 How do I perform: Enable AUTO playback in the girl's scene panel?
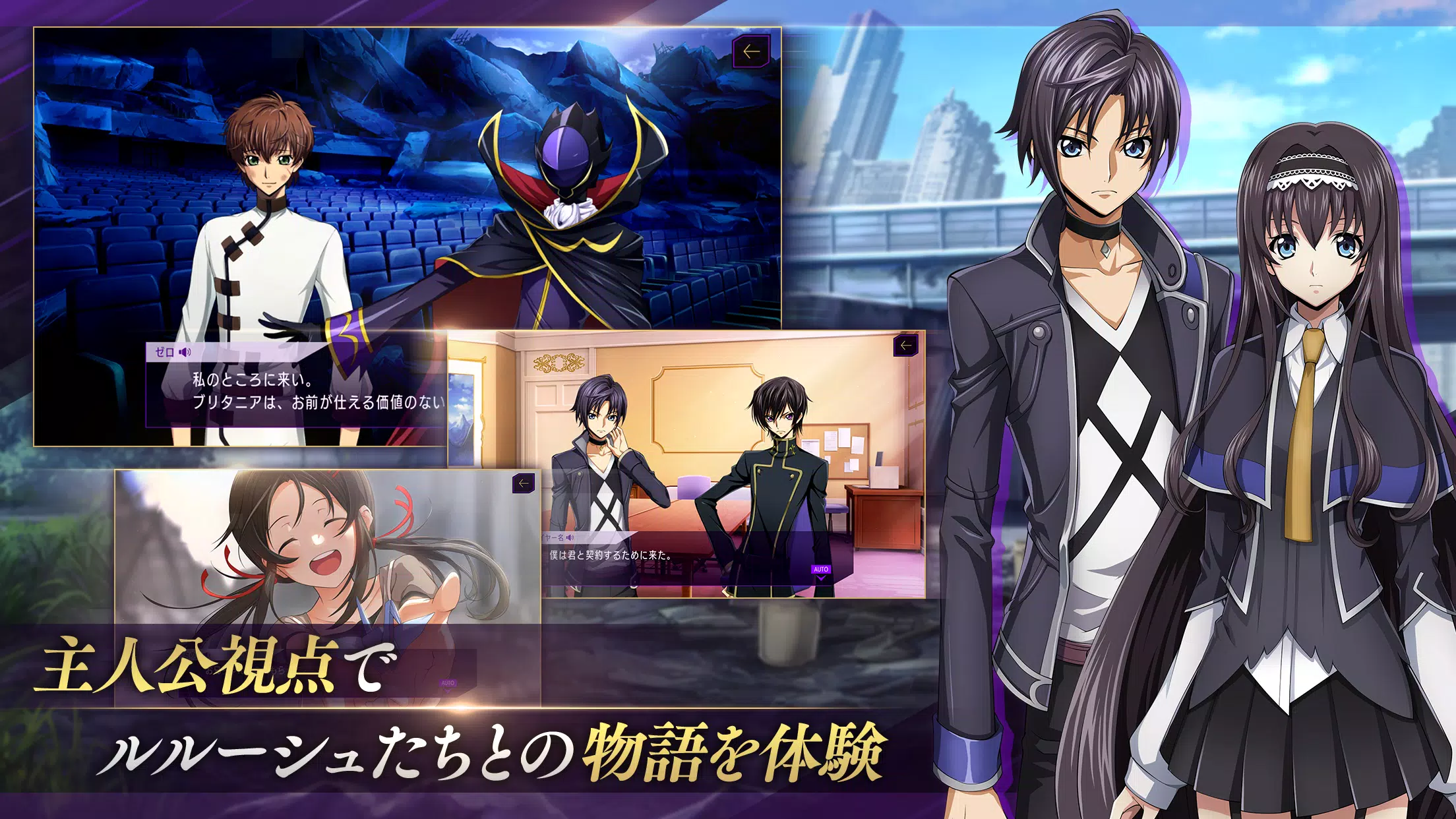[448, 683]
